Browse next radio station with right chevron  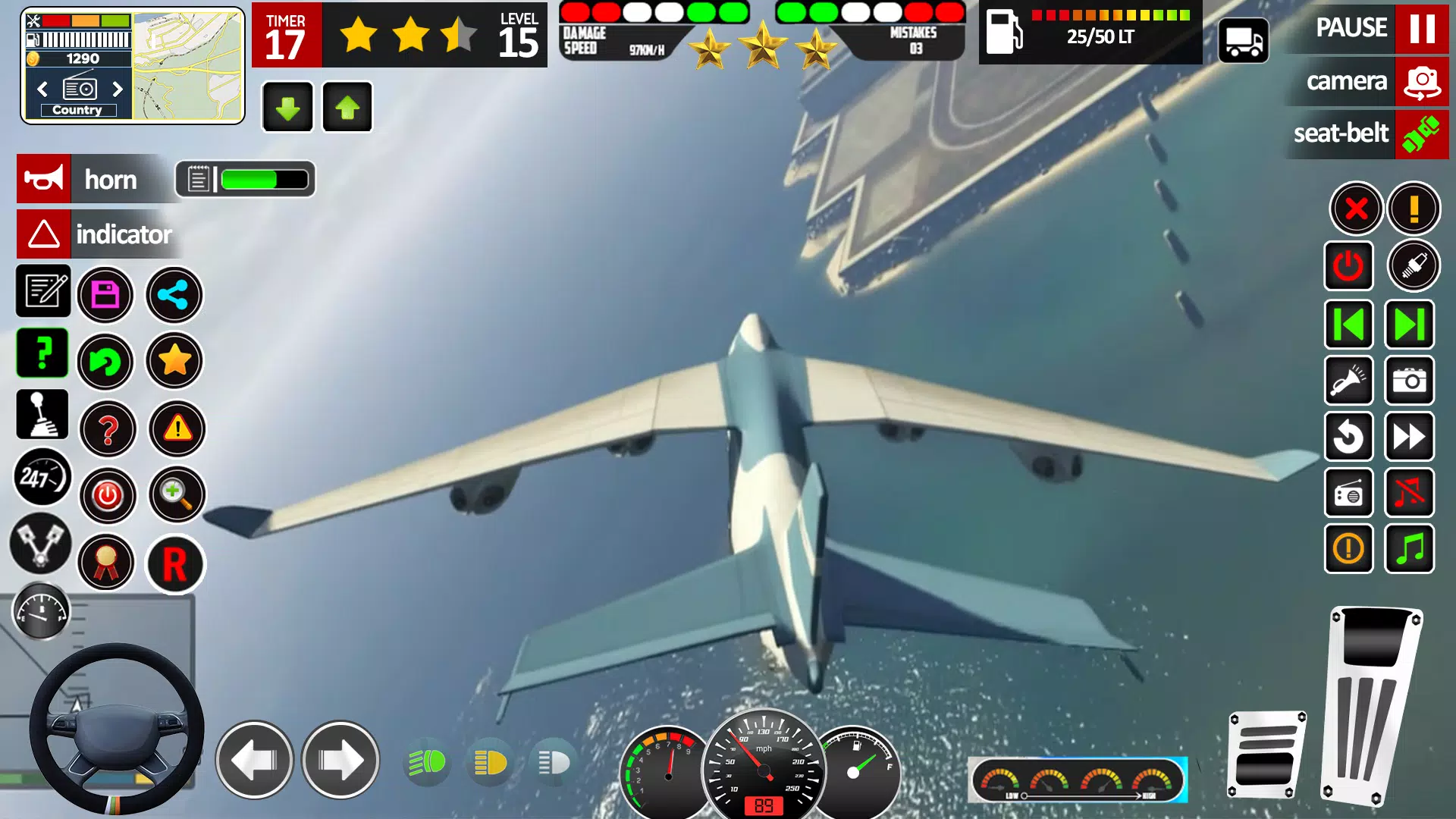(118, 89)
